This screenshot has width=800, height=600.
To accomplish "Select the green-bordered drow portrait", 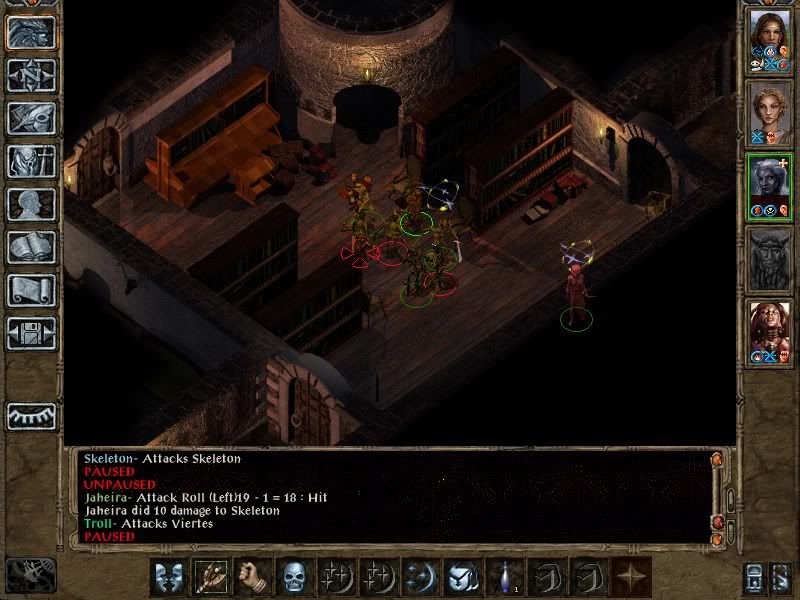I will point(769,183).
